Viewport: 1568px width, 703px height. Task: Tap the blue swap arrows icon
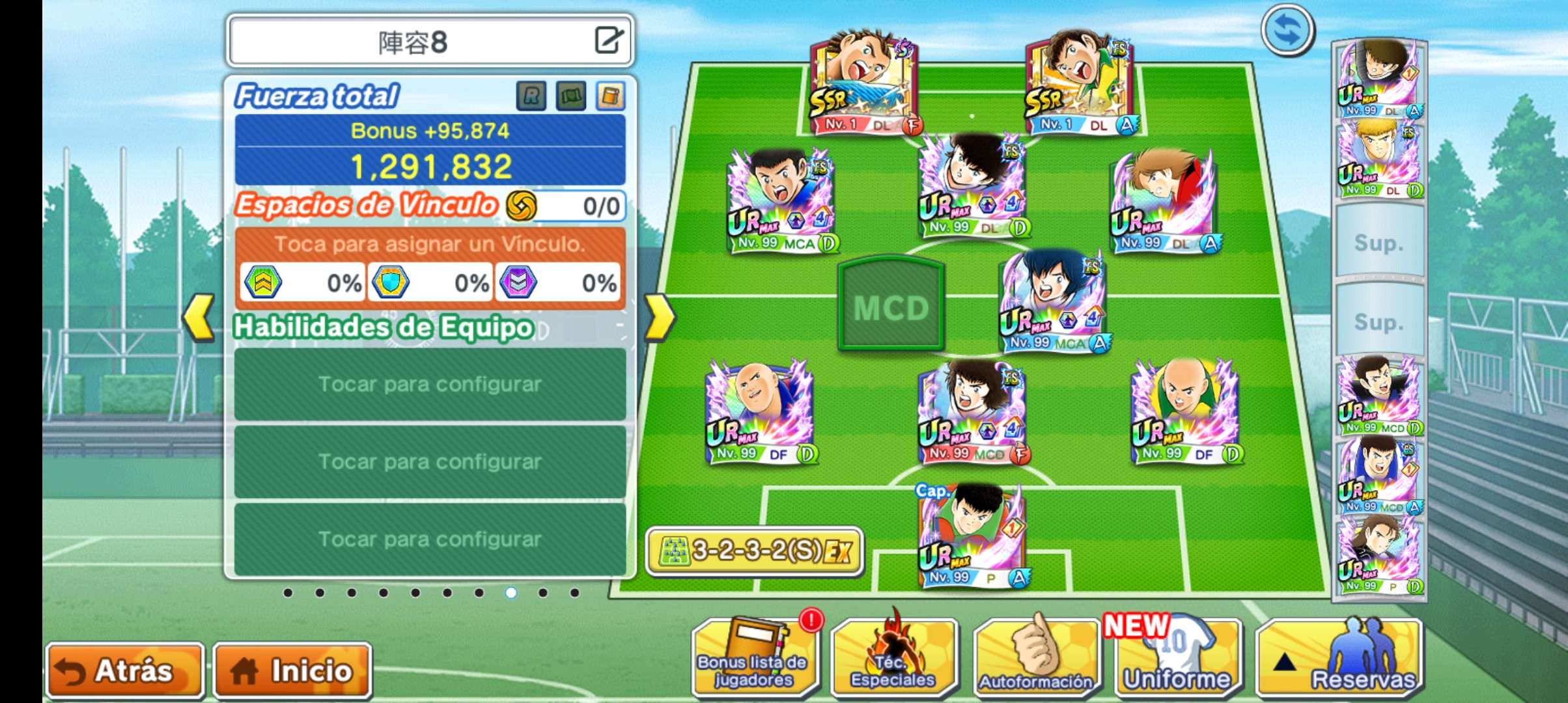tap(1287, 30)
